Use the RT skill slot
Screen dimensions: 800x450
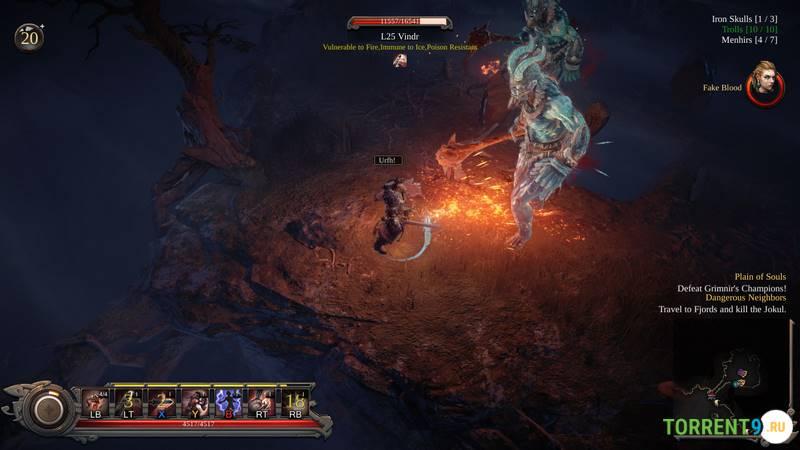262,401
